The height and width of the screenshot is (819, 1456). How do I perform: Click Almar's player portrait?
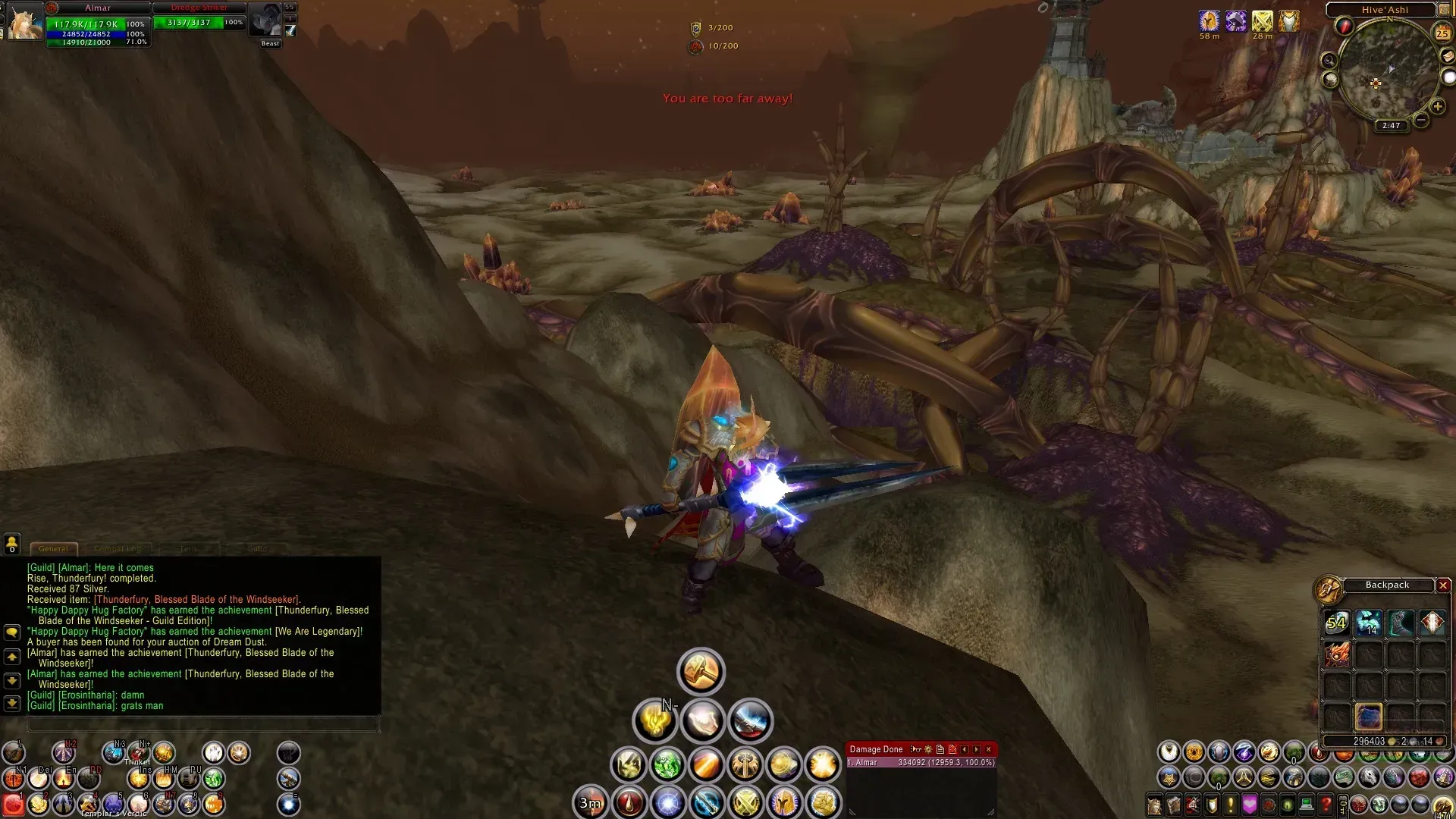[25, 22]
